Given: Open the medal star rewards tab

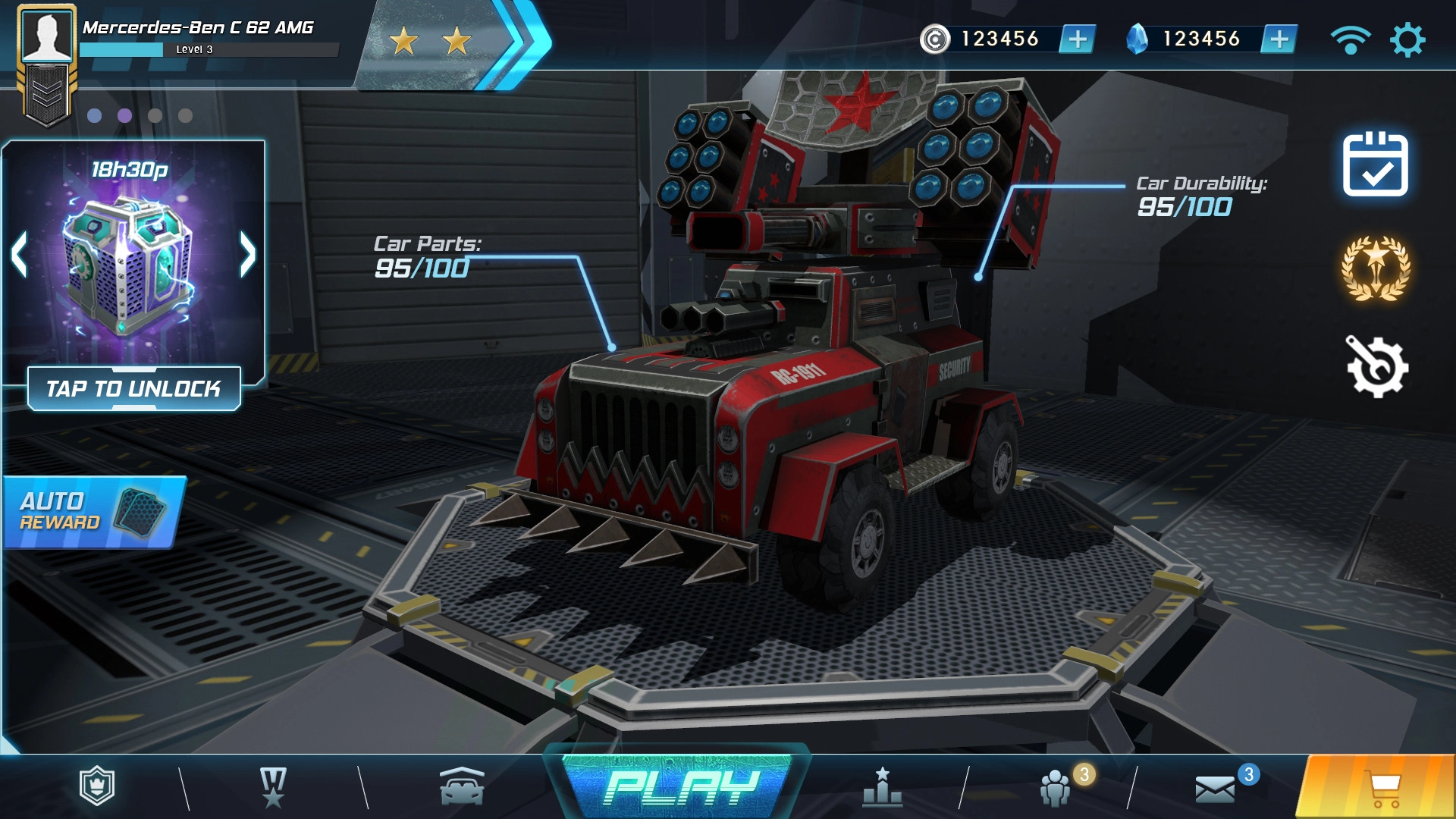Looking at the screenshot, I should tap(273, 787).
